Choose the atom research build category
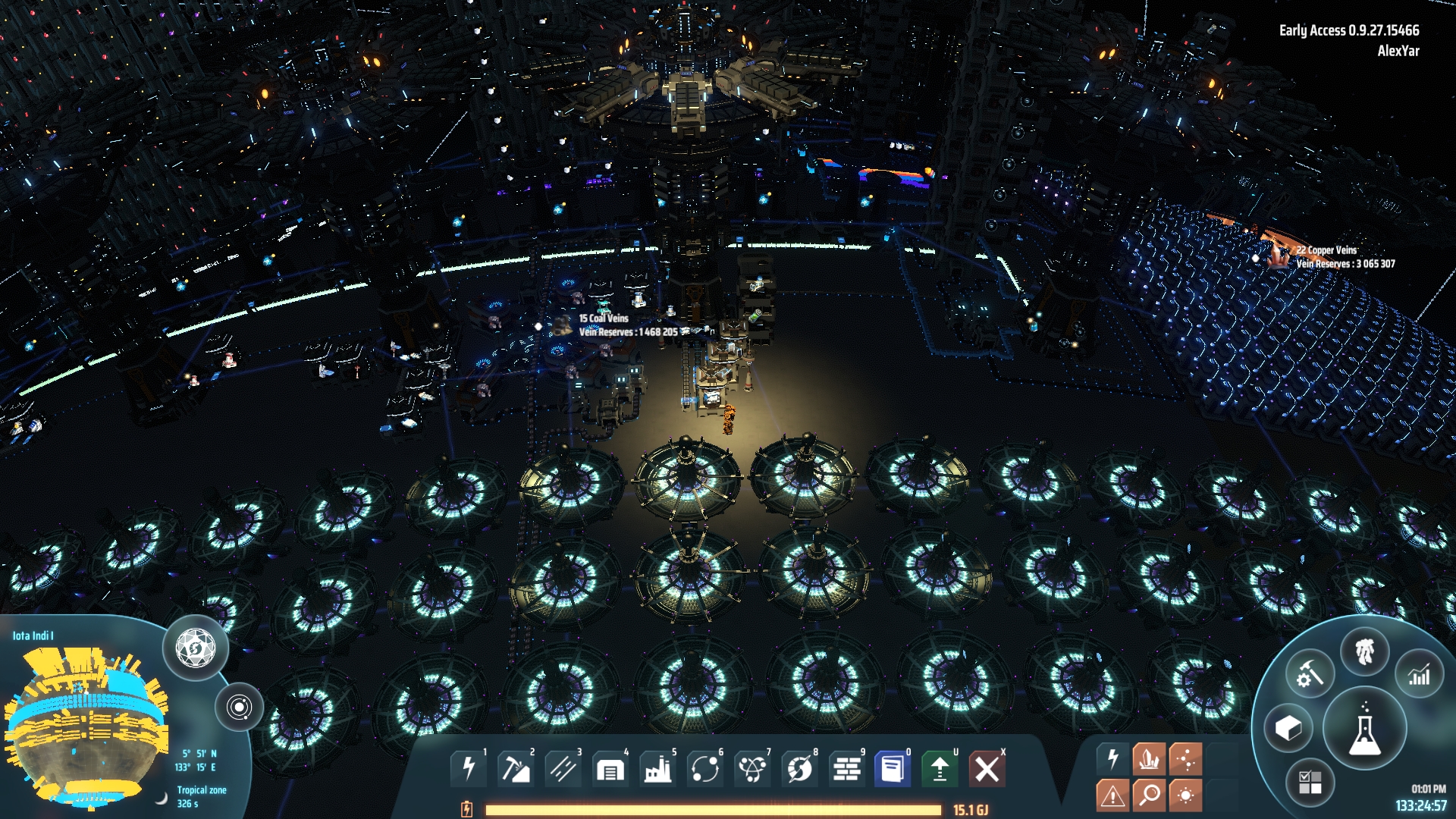The image size is (1456, 819). point(752,769)
